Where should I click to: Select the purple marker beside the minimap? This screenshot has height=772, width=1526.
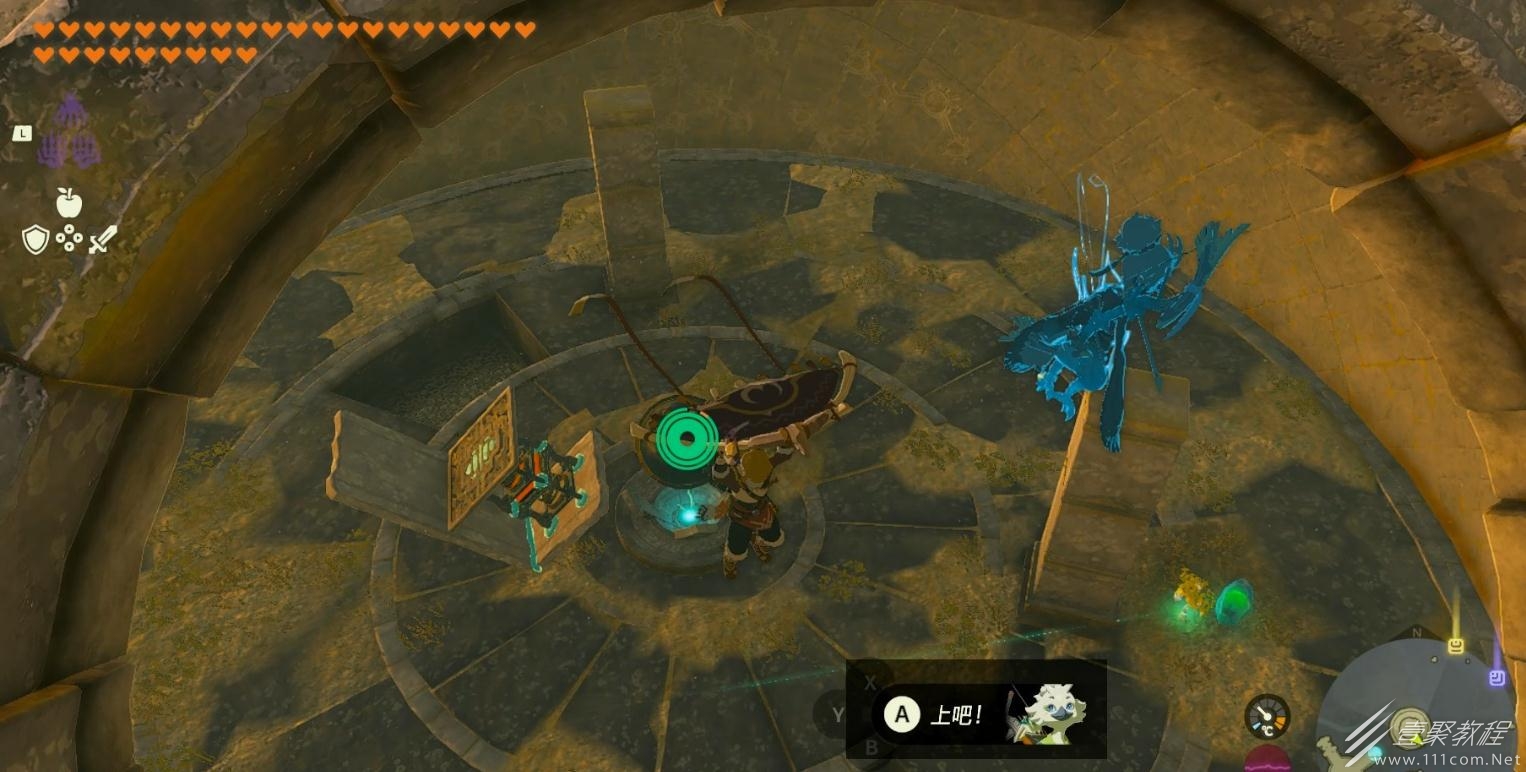[1496, 677]
